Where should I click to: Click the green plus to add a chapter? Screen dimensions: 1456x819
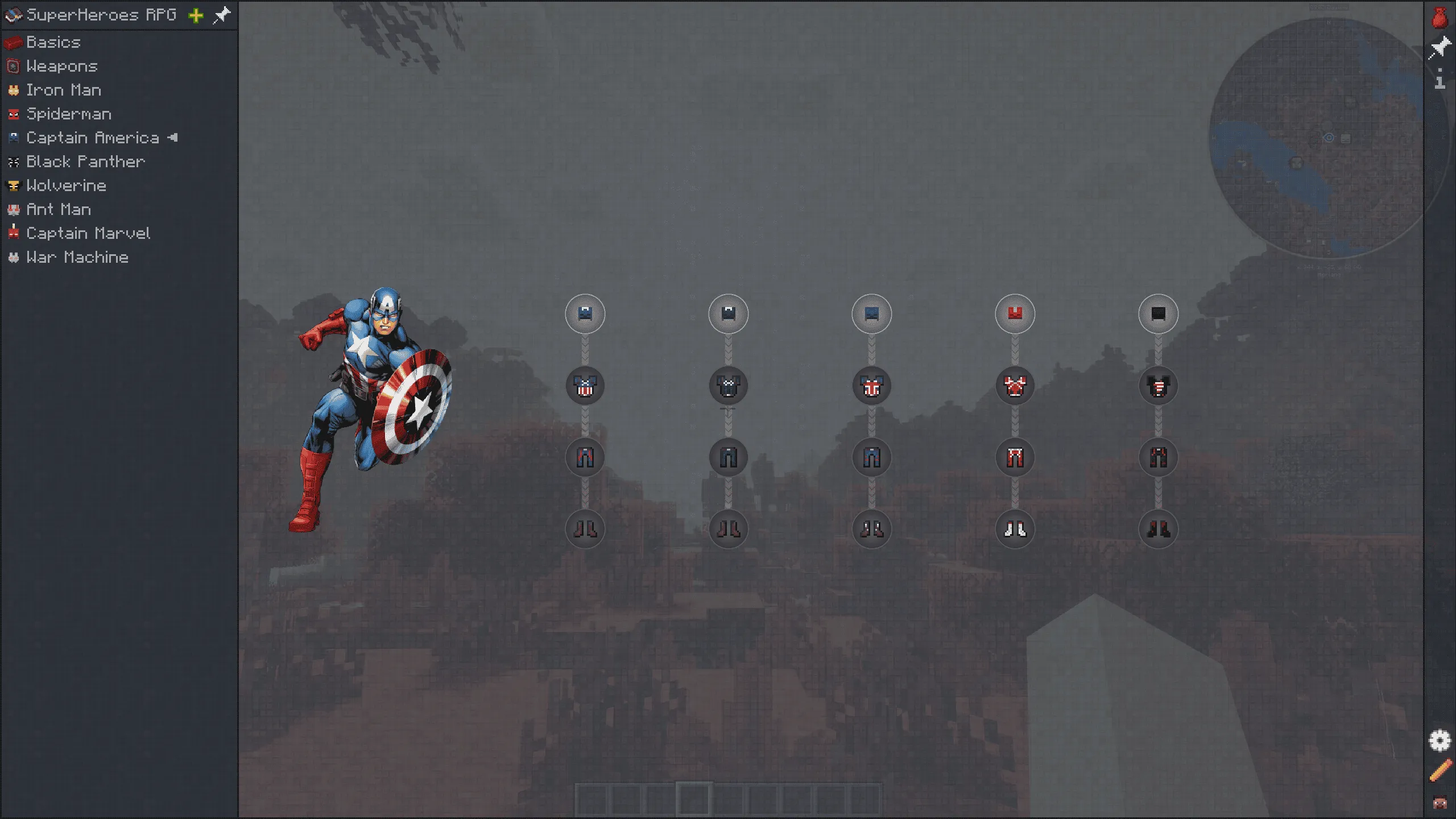195,15
